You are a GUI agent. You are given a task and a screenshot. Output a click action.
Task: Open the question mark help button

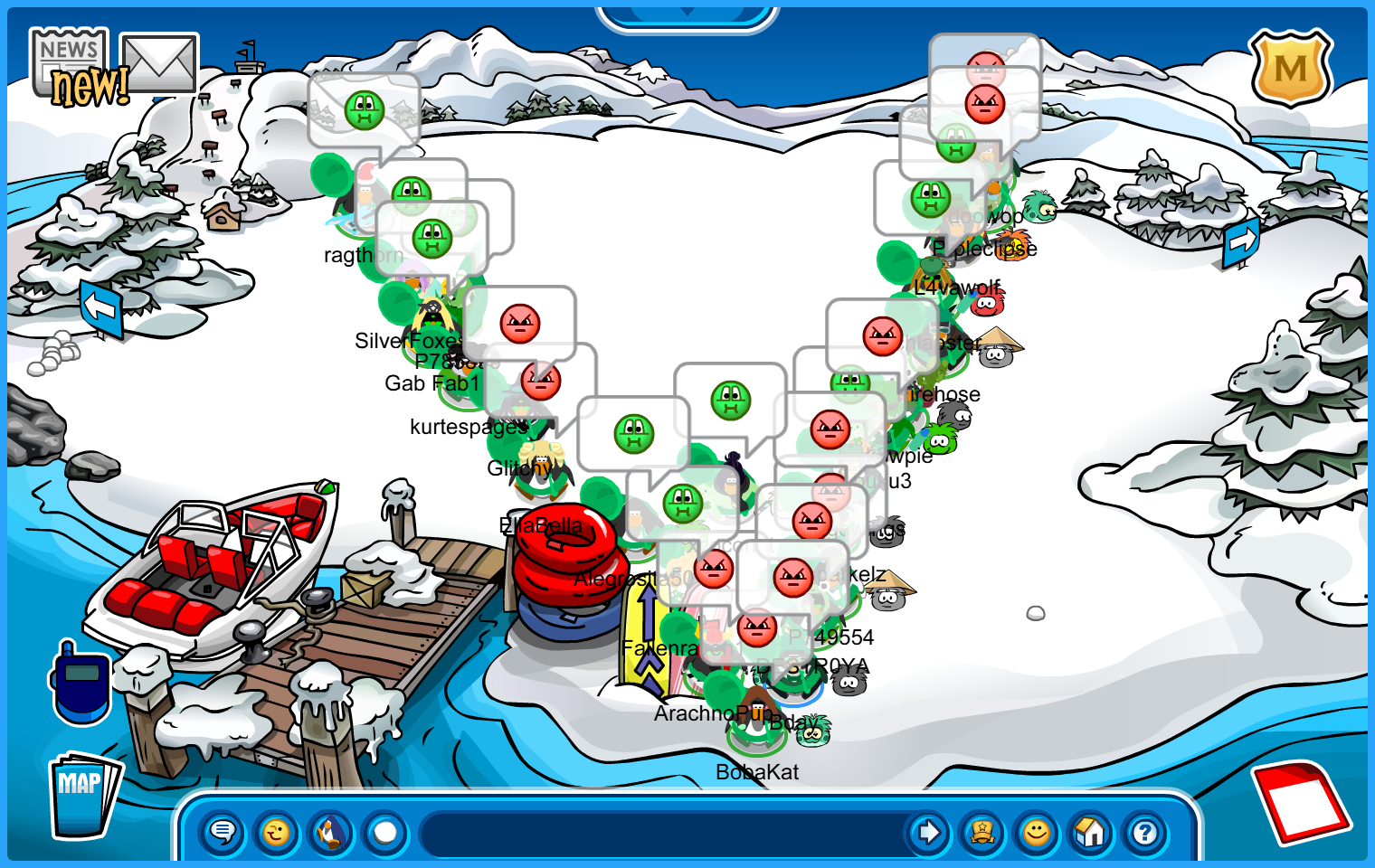1145,832
